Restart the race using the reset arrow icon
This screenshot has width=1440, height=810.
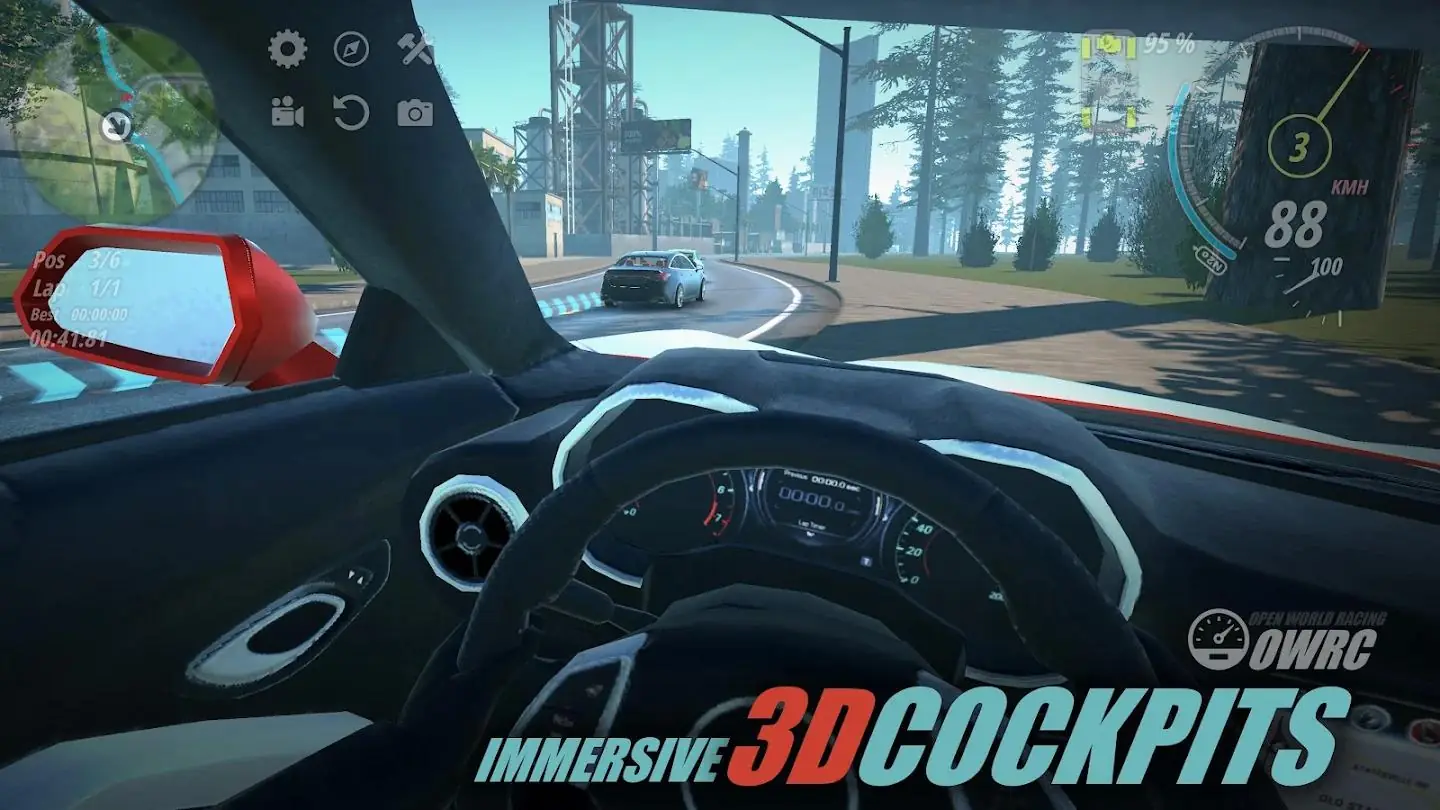[x=353, y=110]
